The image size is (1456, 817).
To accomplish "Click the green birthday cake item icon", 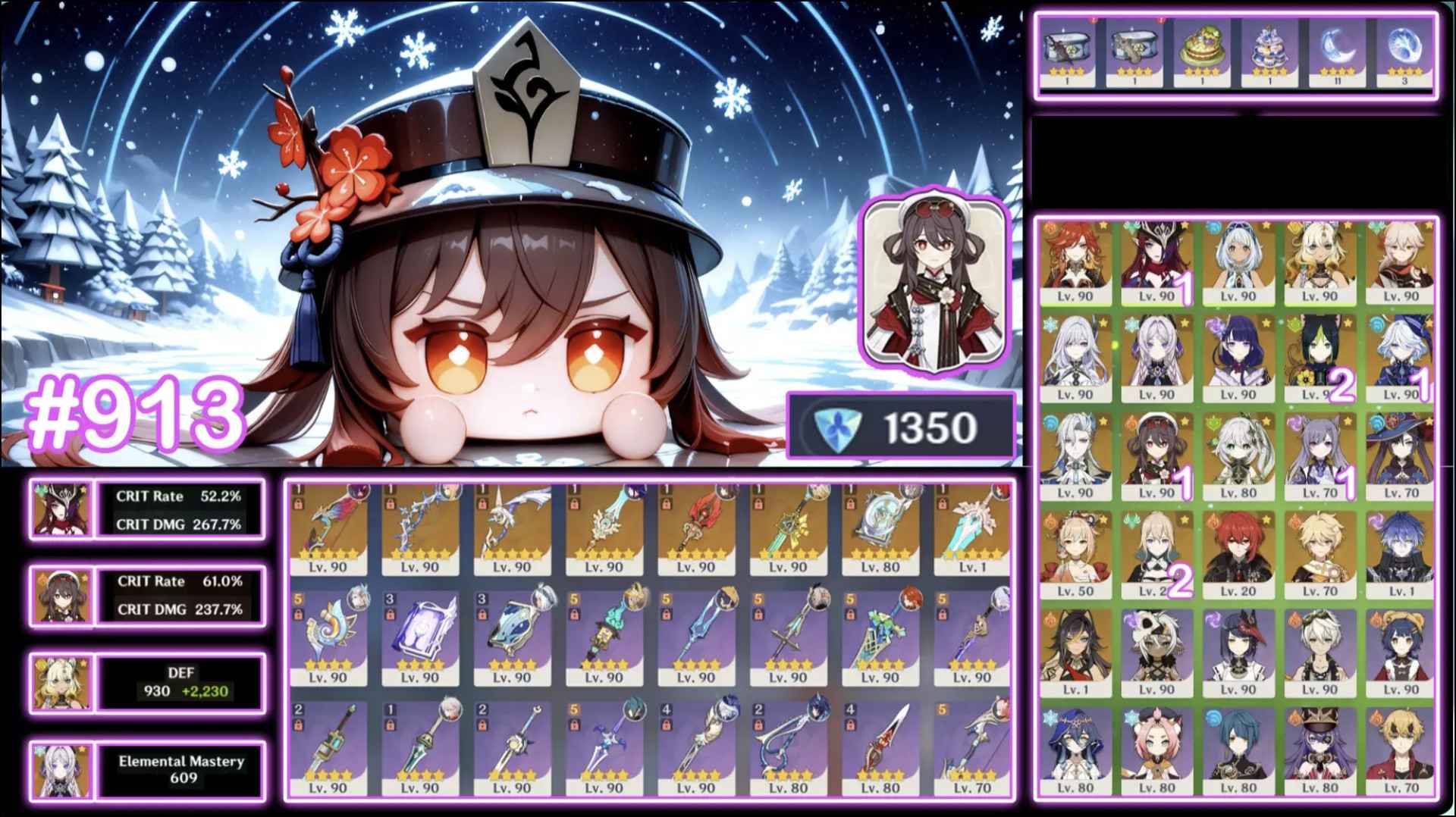I will 1203,47.
